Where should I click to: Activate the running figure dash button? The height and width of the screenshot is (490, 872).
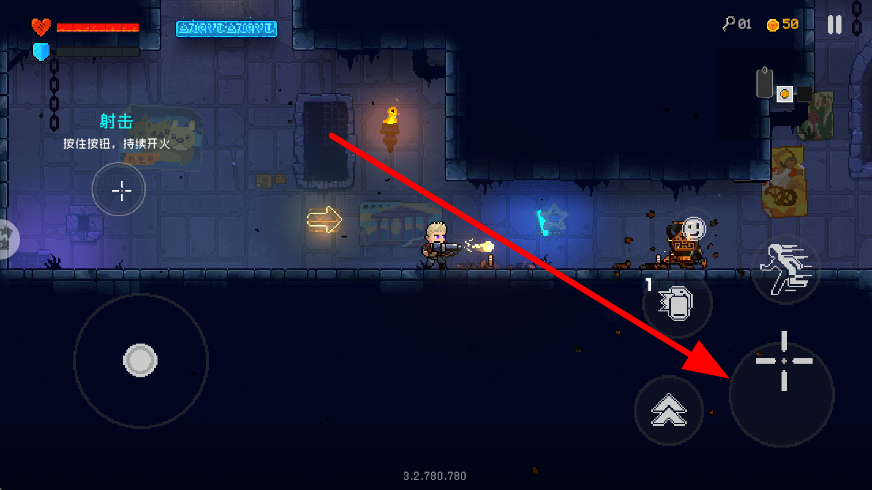785,270
